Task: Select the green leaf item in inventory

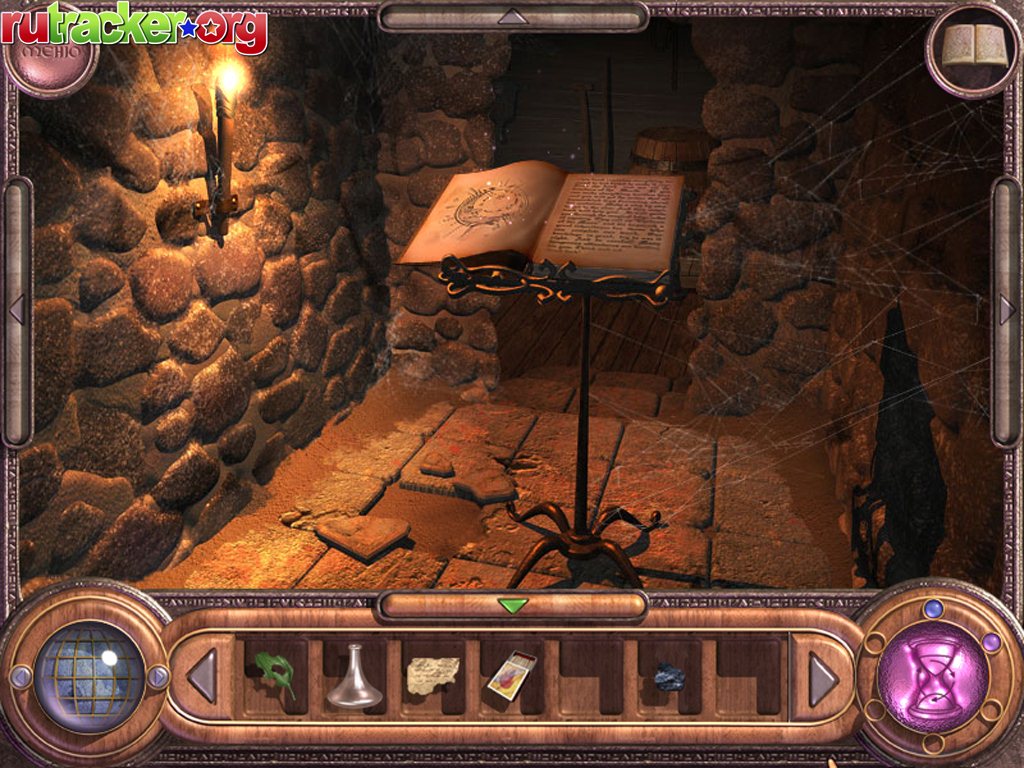Action: point(275,674)
